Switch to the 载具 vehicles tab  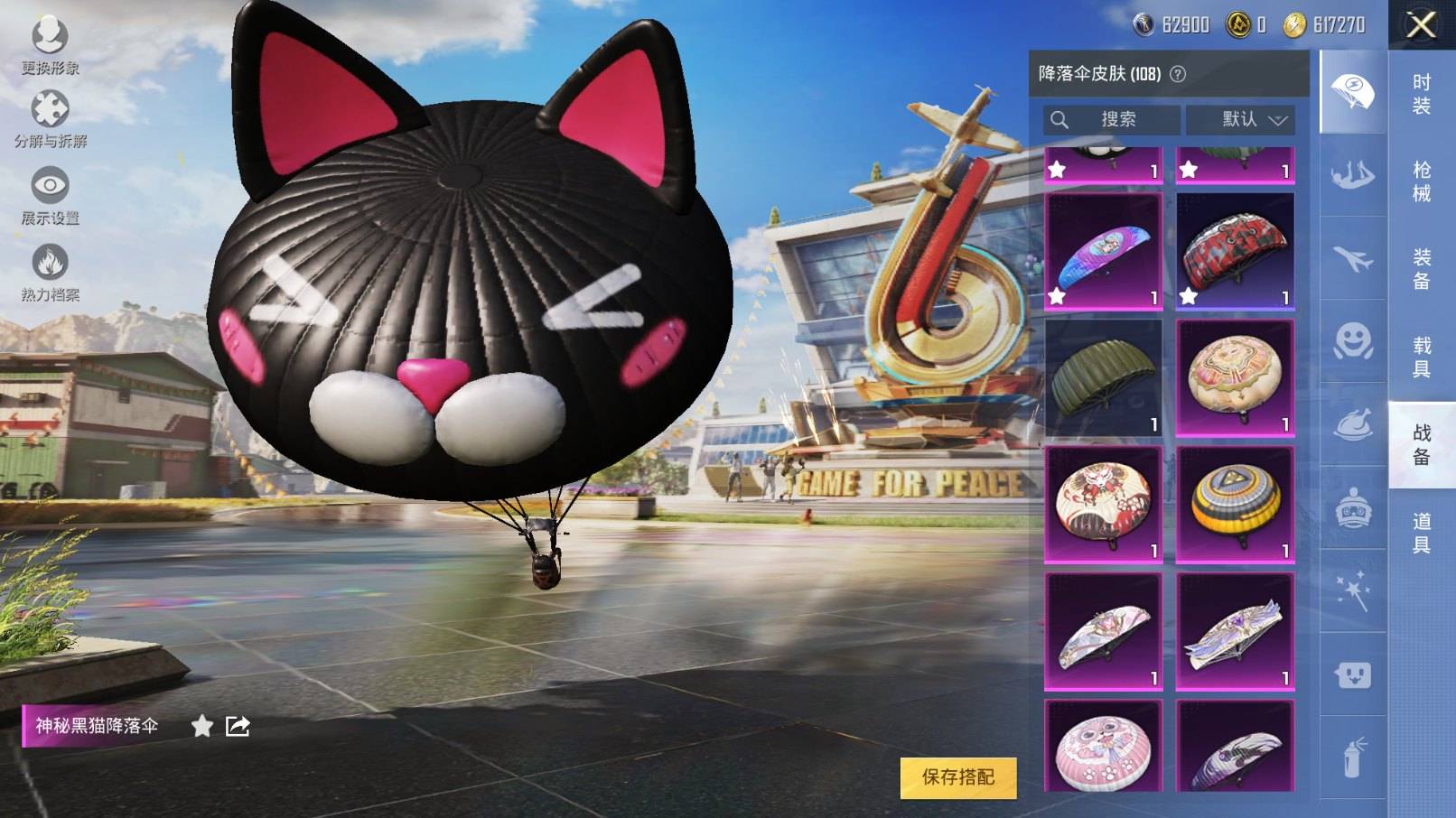1421,356
